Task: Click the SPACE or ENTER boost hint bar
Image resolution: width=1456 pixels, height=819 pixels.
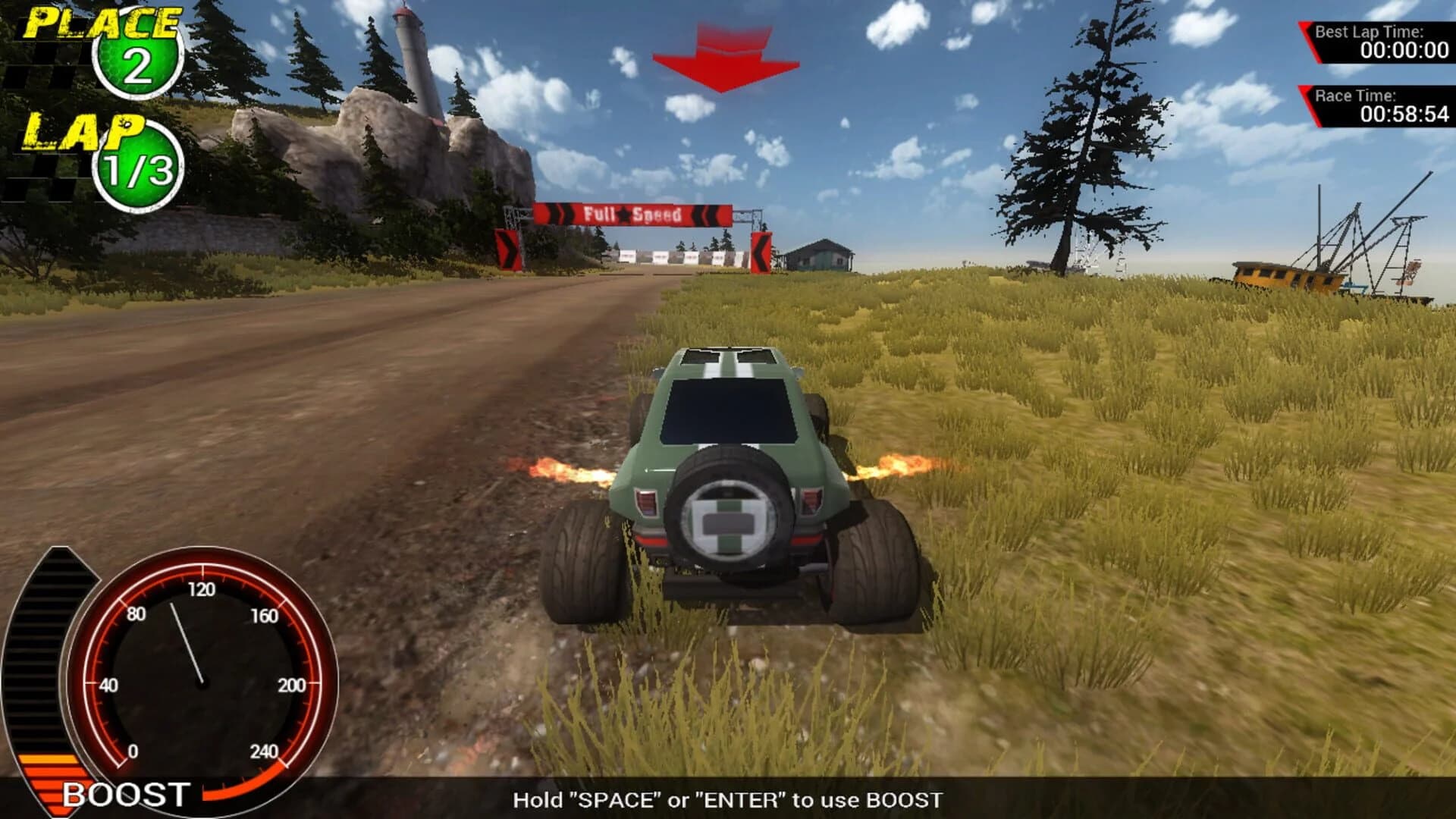Action: coord(728,799)
